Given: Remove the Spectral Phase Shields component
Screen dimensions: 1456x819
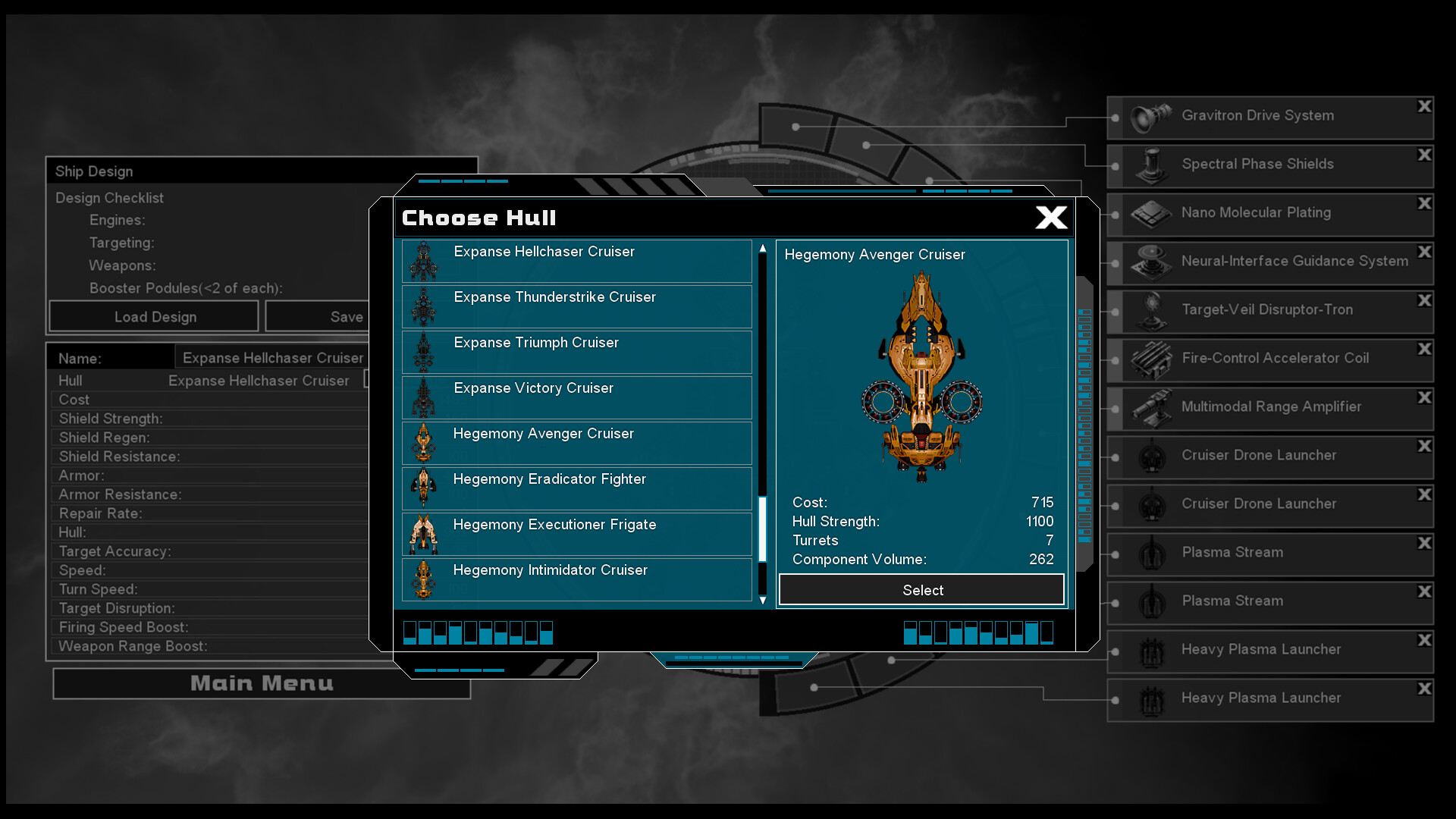Looking at the screenshot, I should 1424,154.
